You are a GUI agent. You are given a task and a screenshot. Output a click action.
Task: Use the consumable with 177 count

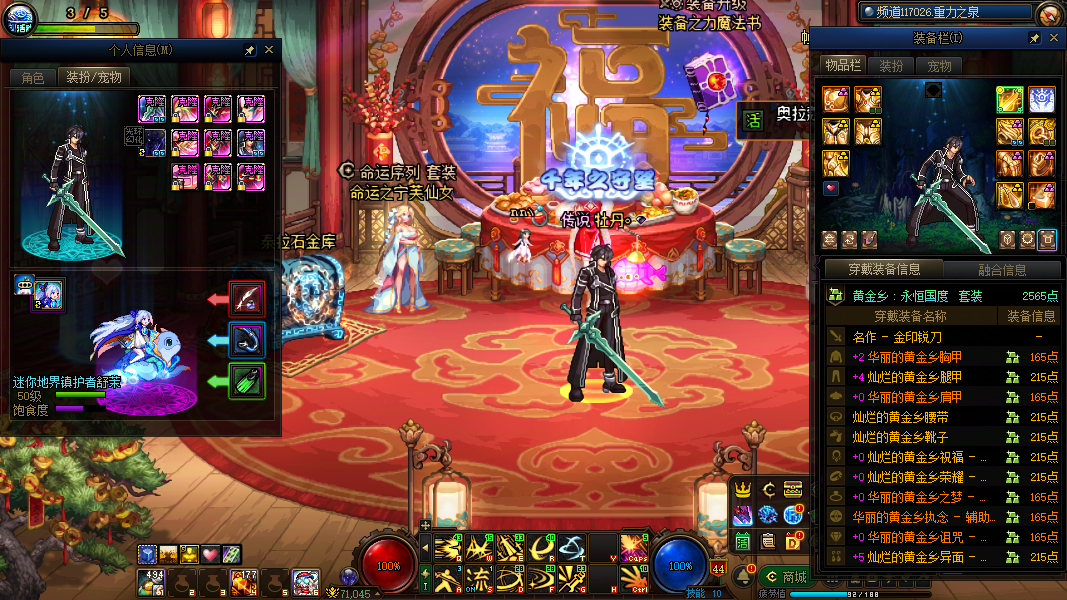[243, 582]
